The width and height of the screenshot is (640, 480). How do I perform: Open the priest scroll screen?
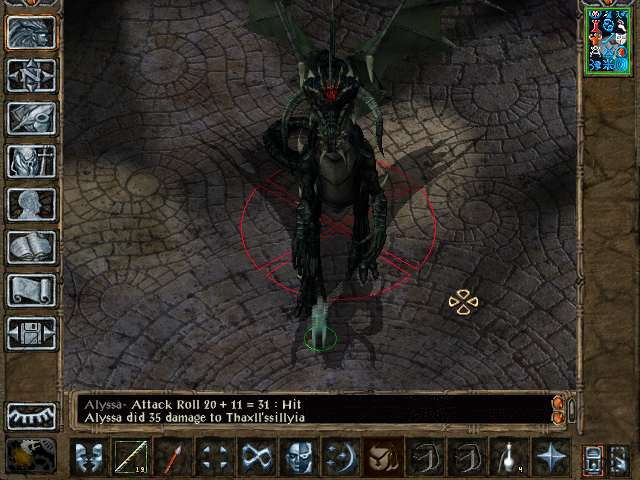(31, 290)
